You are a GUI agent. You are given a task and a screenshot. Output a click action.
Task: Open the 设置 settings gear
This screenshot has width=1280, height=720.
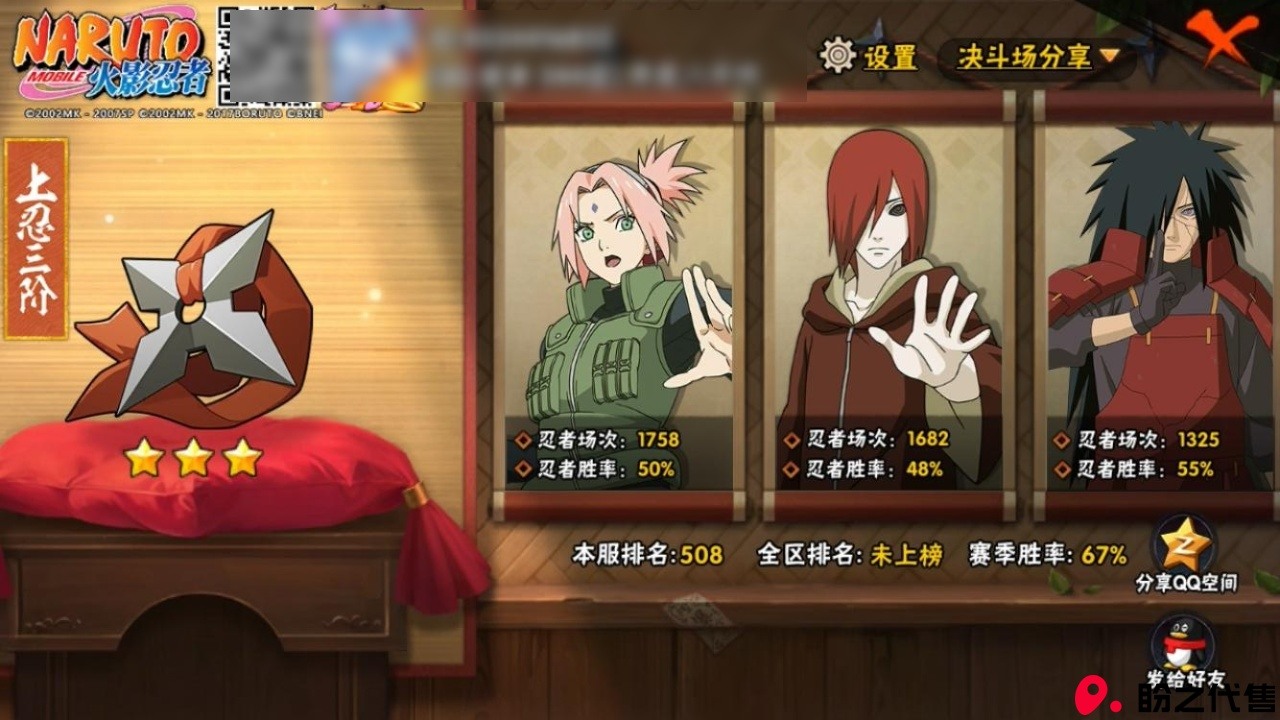click(x=838, y=56)
